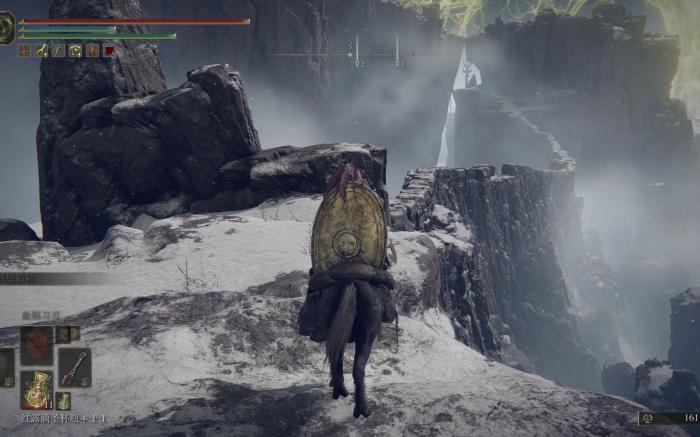Choose the right-hand sword weapon slot
This screenshot has width=700, height=437.
click(x=74, y=367)
